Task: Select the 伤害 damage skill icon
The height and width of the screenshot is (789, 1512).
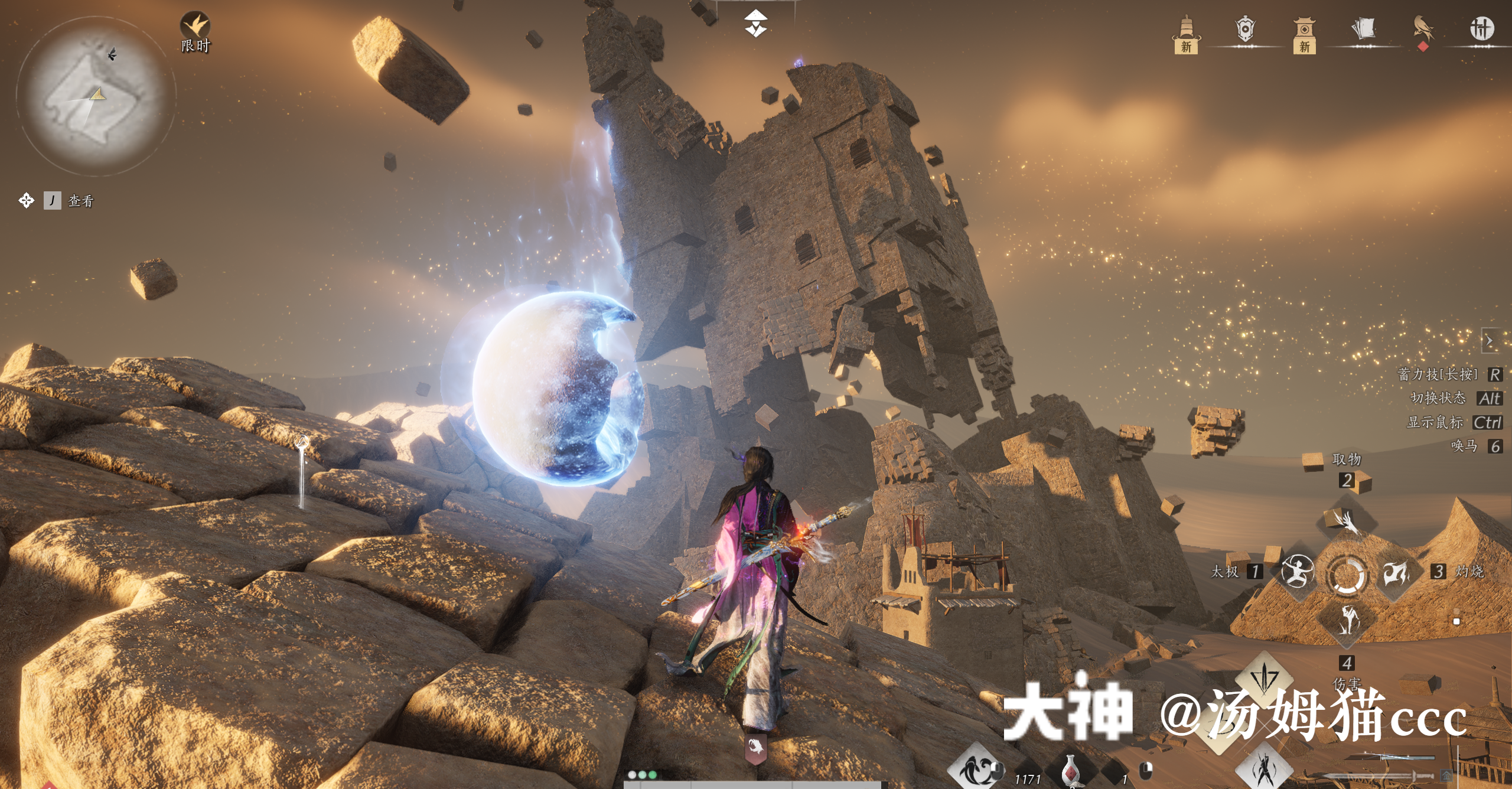Action: point(1347,621)
